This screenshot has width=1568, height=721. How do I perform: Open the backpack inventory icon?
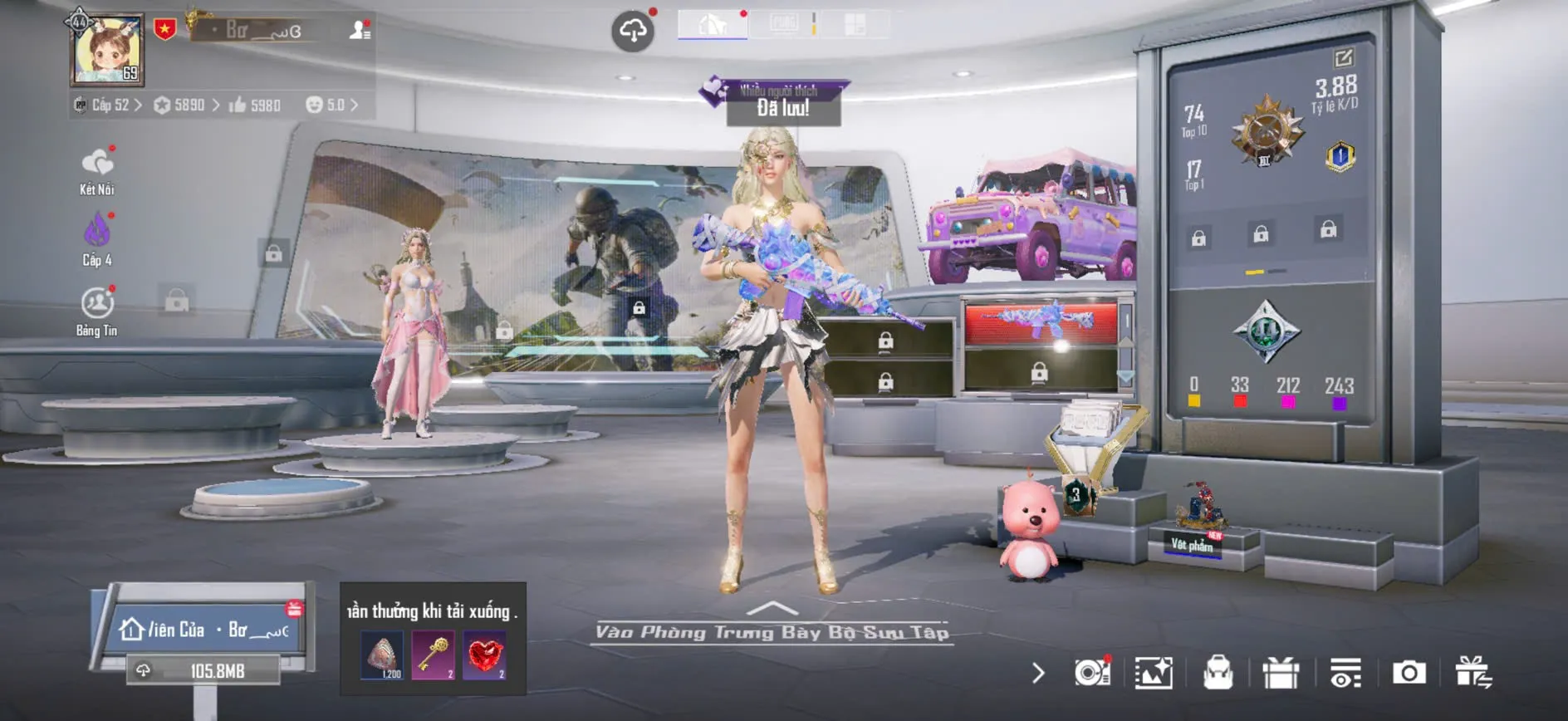[x=1218, y=673]
